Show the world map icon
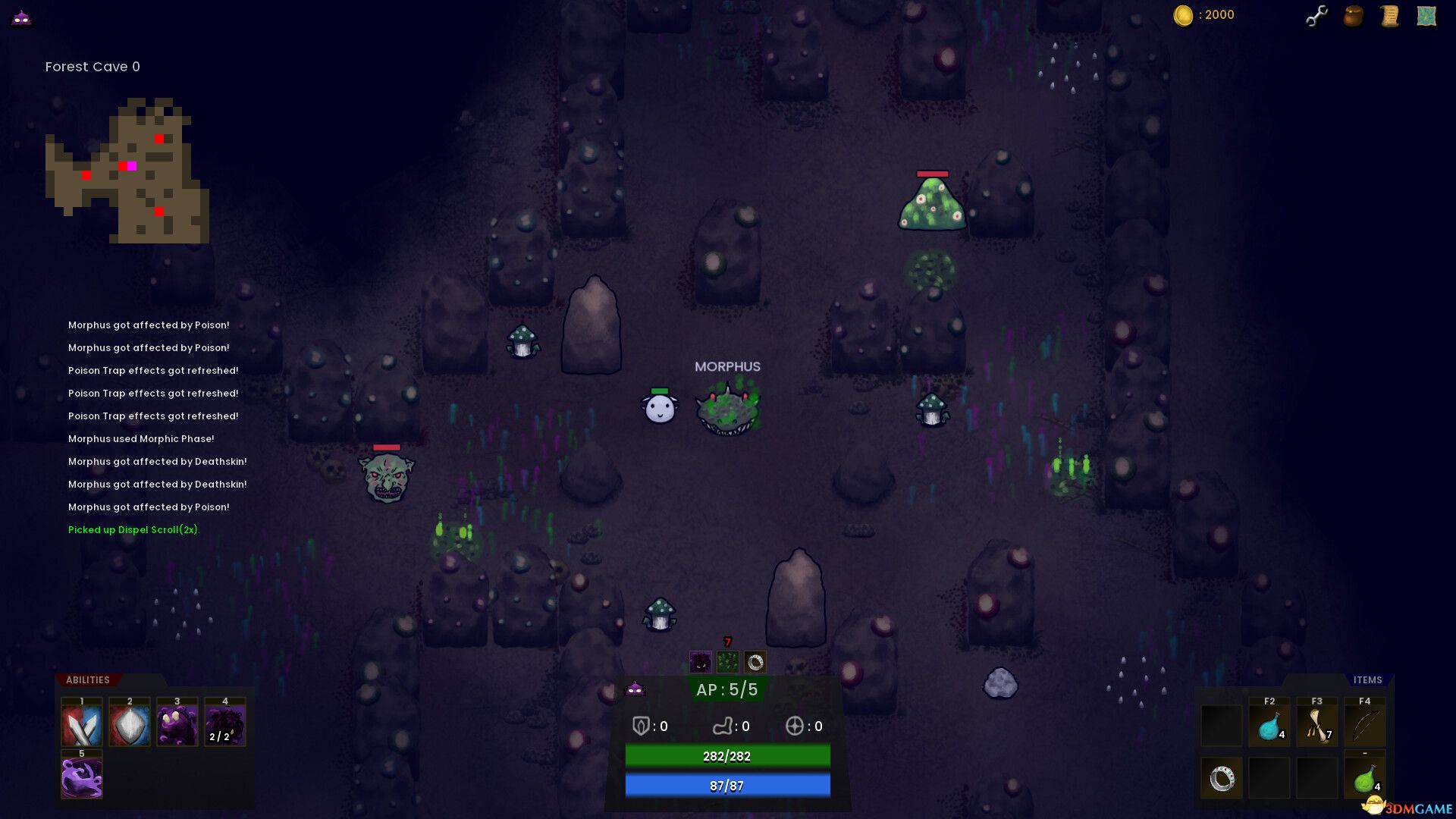 1426,16
